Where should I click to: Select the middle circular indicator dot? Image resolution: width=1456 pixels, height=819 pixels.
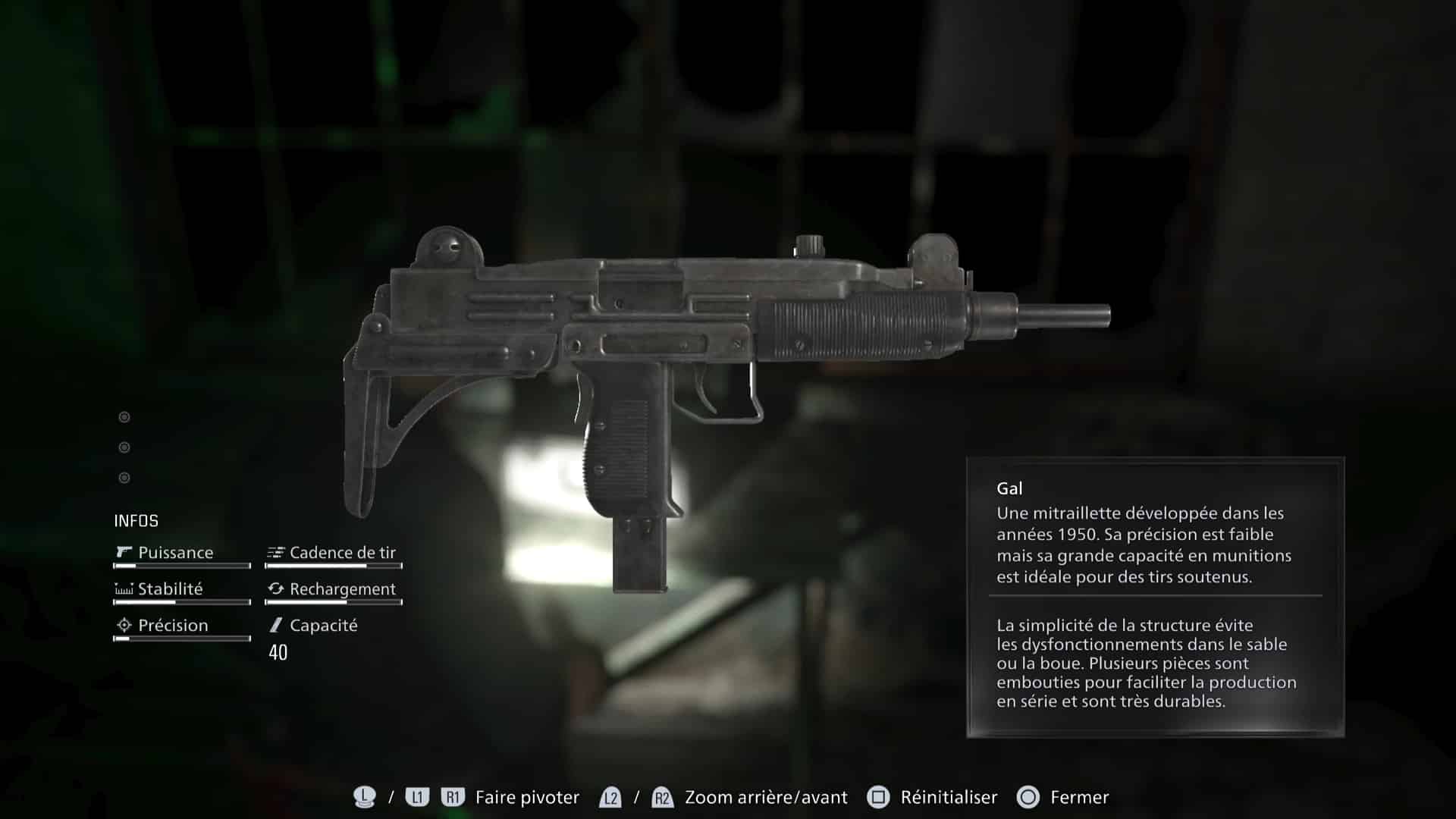click(124, 447)
